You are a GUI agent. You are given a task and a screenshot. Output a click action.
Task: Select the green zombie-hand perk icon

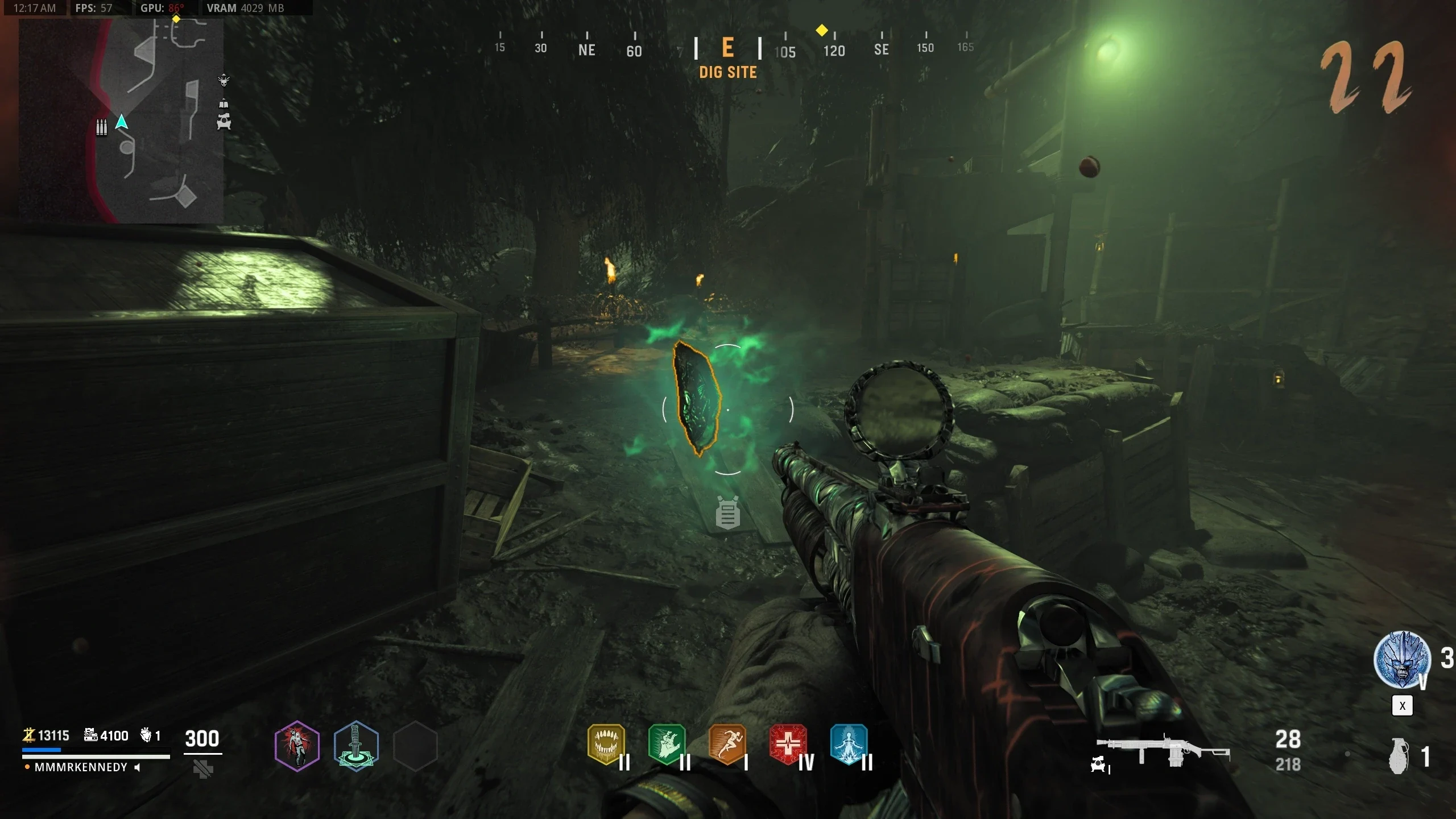tap(667, 744)
